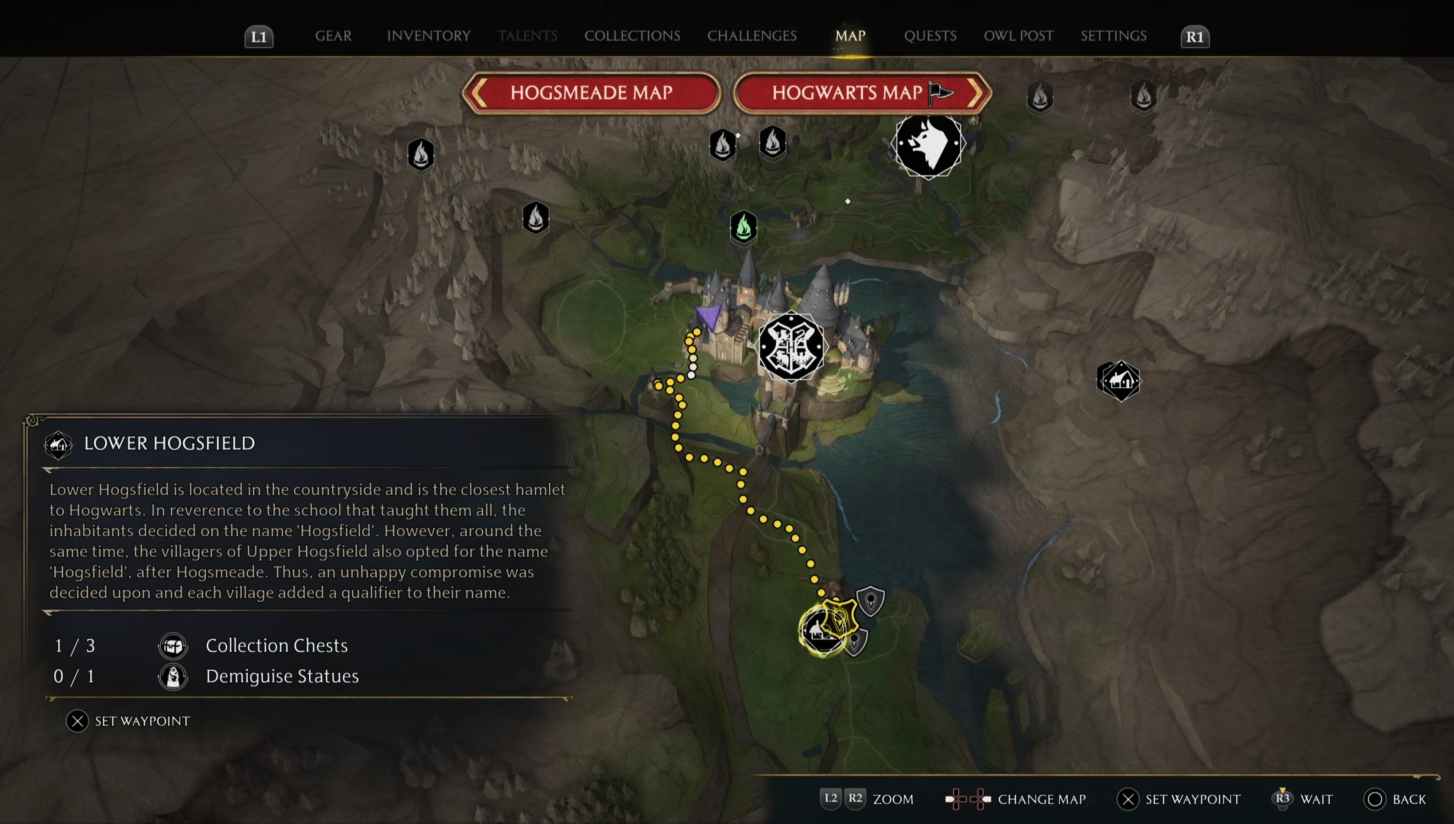Switch to the QUESTS tab
This screenshot has width=1454, height=824.
[929, 35]
